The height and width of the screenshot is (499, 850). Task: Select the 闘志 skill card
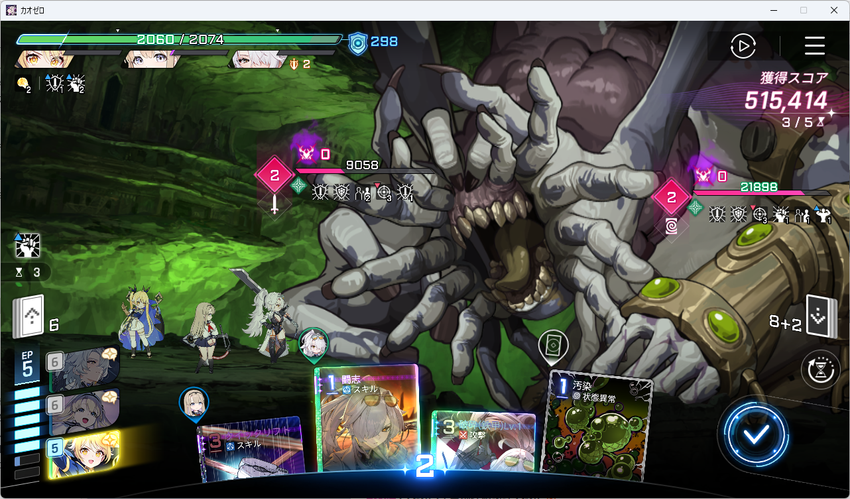[366, 418]
